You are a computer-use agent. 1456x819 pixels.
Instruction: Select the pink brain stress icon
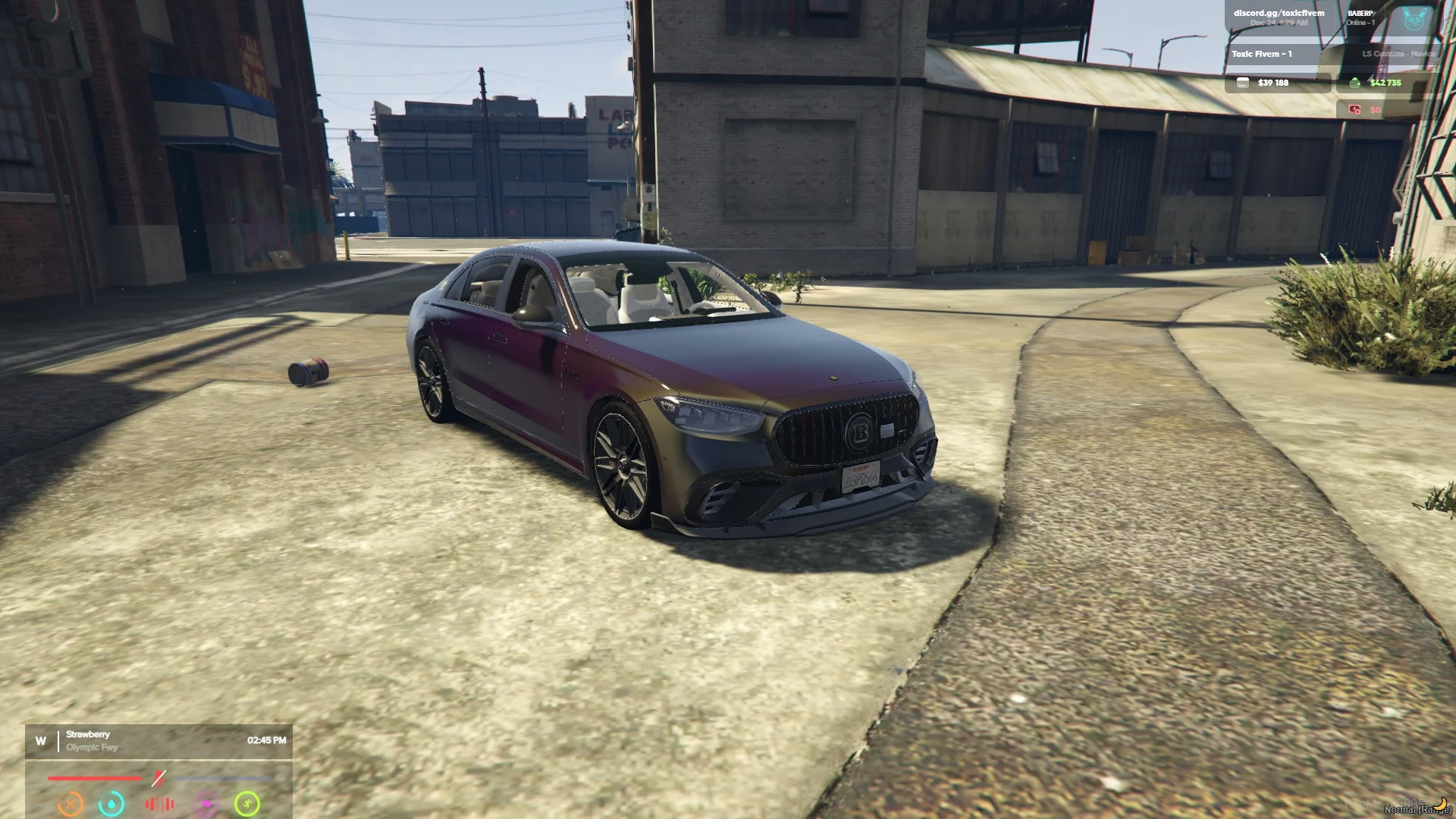click(206, 803)
